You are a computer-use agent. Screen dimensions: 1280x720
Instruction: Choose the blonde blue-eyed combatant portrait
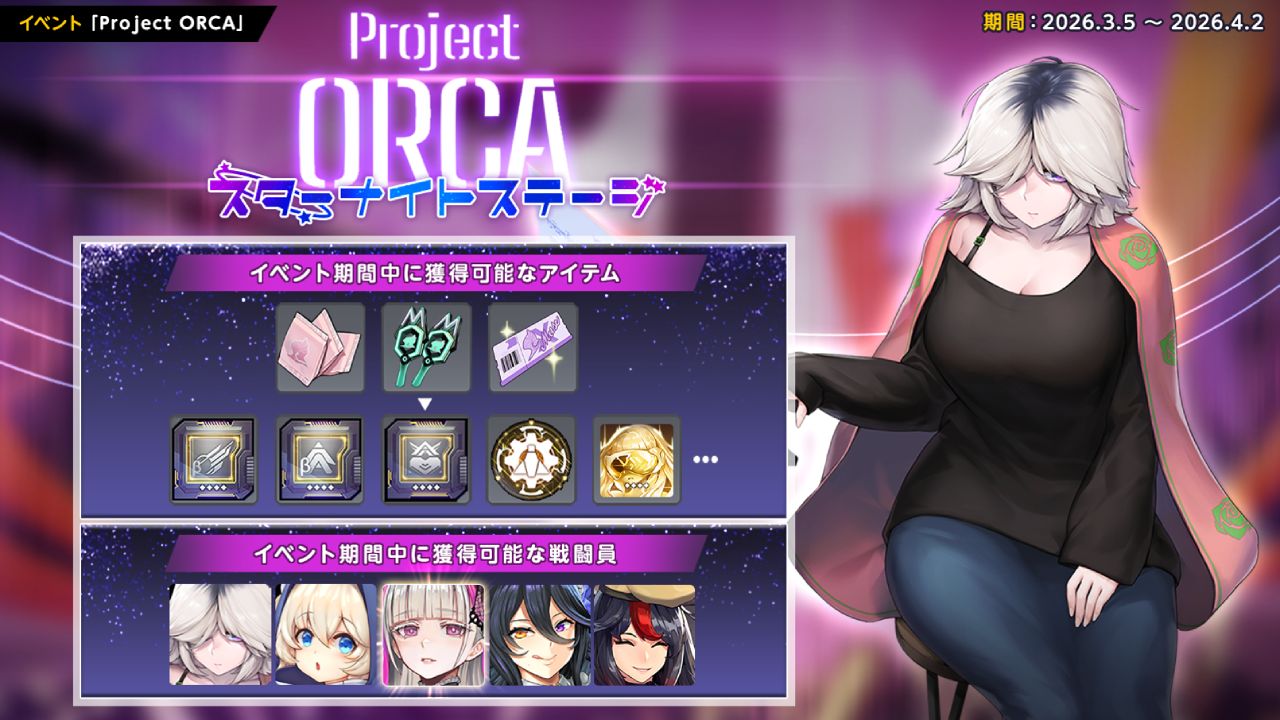click(326, 635)
